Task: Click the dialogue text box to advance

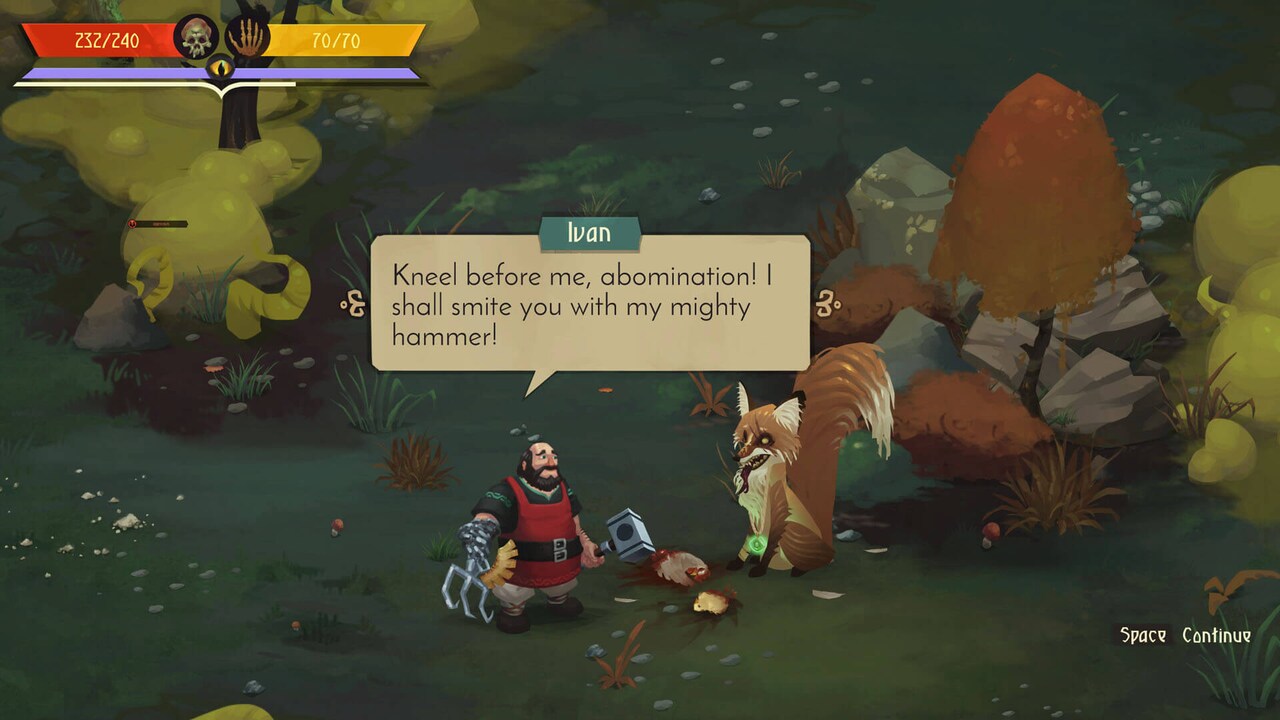Action: [591, 310]
